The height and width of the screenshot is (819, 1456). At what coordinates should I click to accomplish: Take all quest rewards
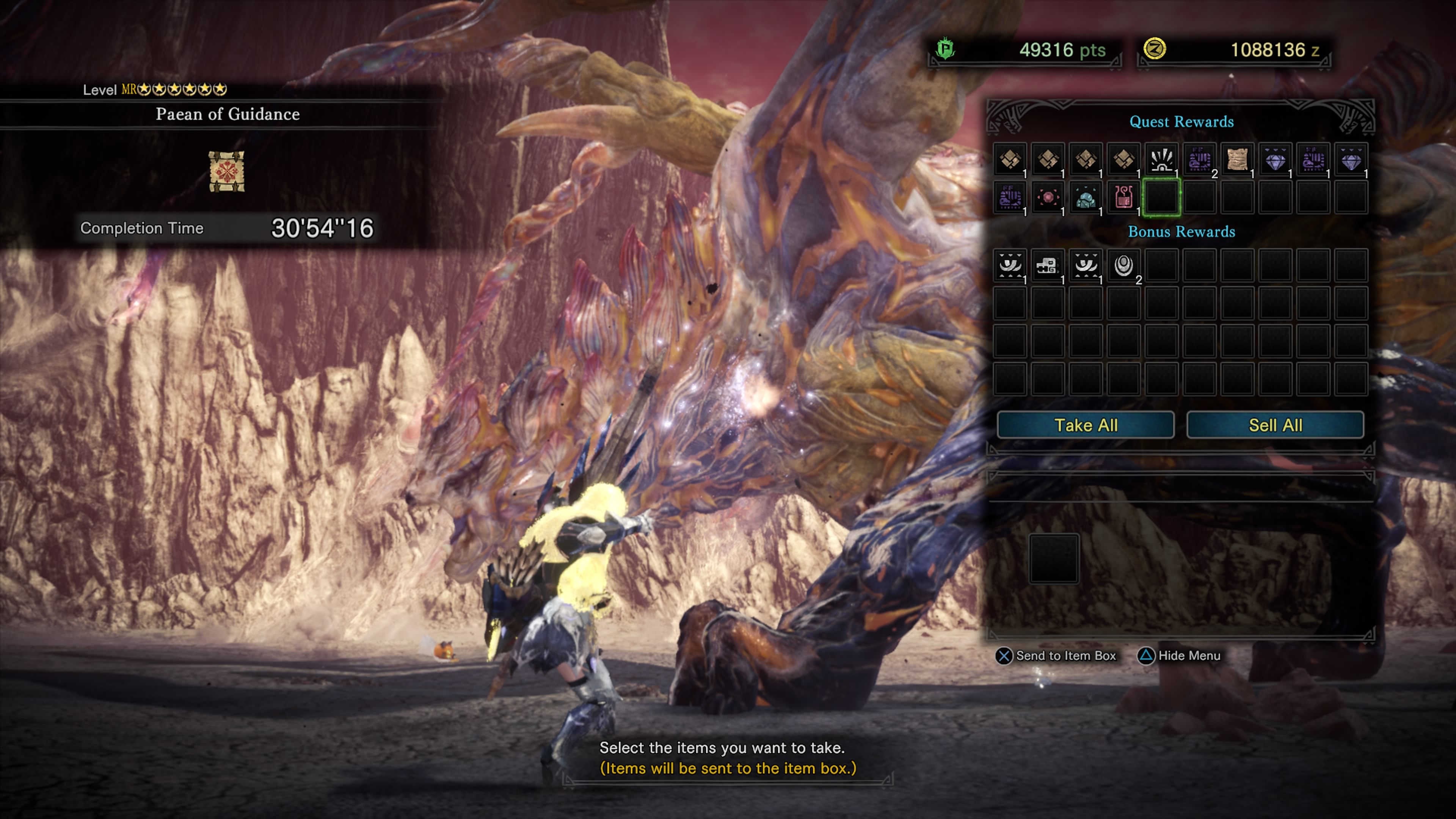pyautogui.click(x=1085, y=425)
